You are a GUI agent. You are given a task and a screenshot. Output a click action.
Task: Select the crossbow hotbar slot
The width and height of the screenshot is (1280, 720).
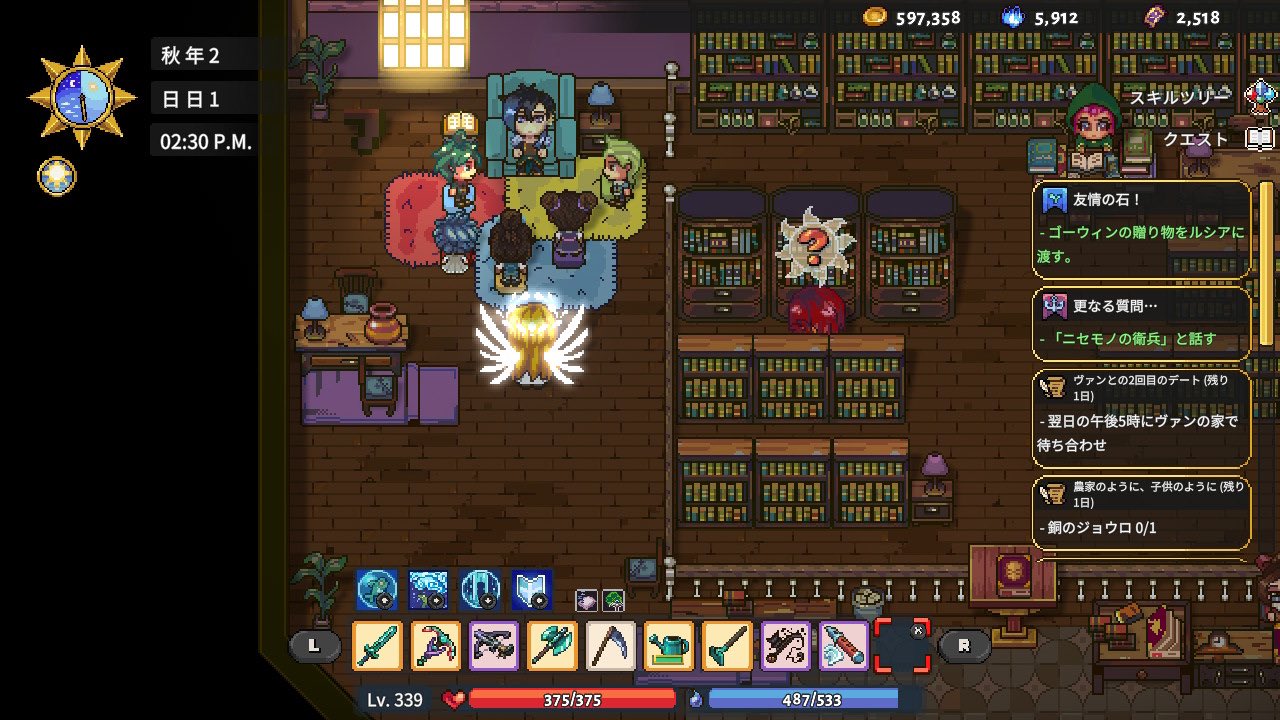point(494,645)
